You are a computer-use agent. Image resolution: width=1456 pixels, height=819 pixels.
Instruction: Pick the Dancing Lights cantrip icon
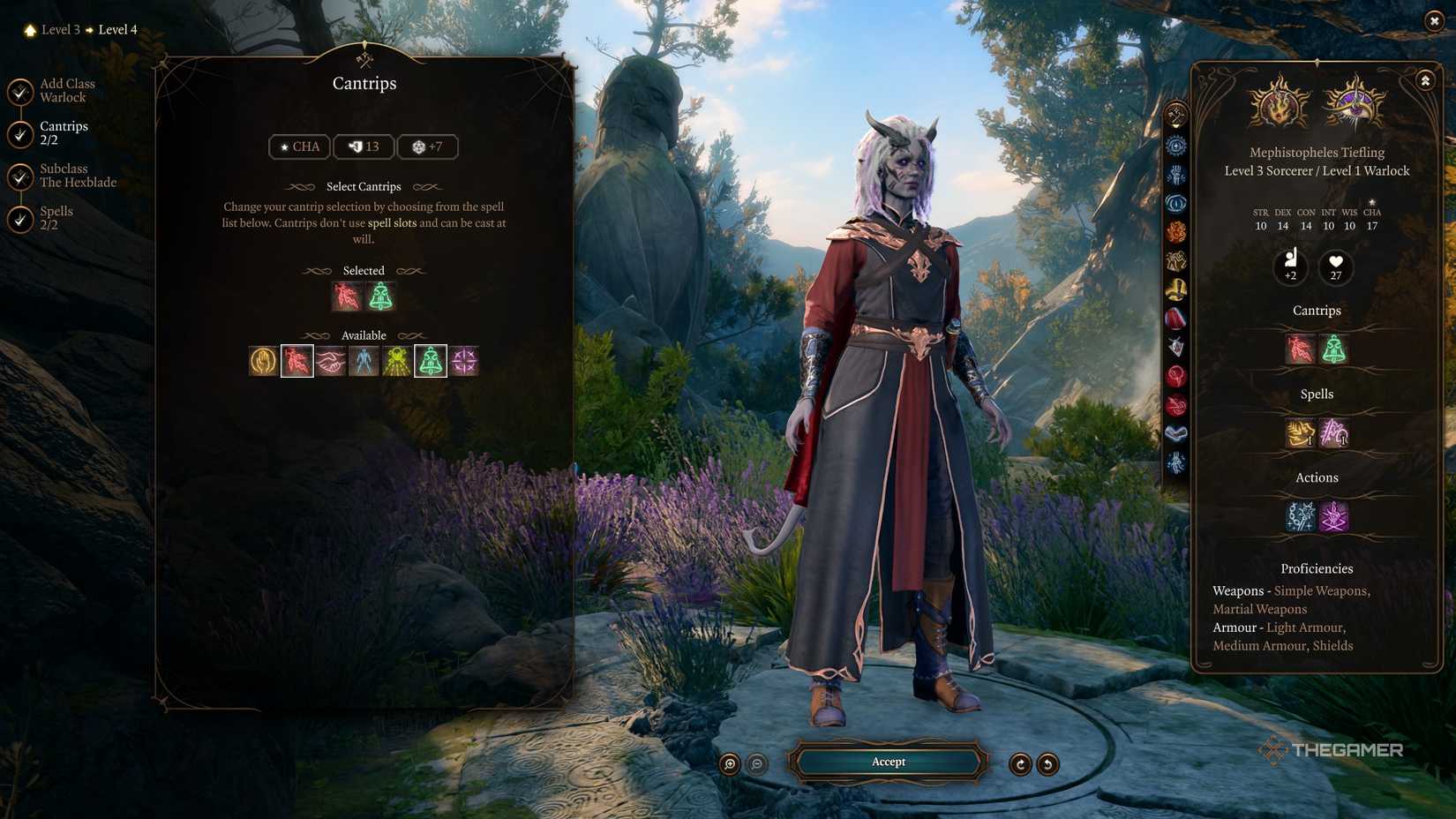(x=396, y=360)
